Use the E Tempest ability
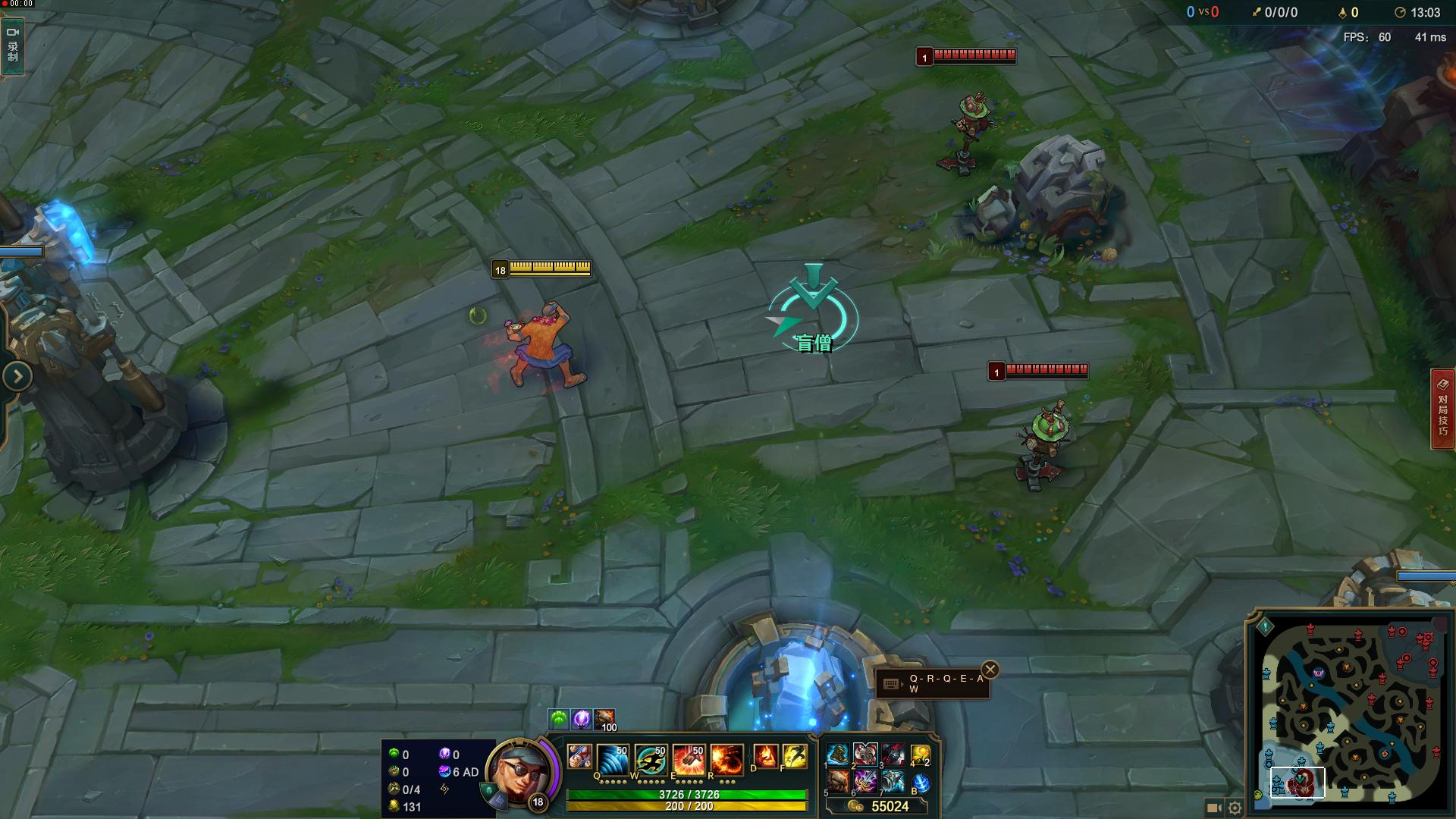 [688, 758]
